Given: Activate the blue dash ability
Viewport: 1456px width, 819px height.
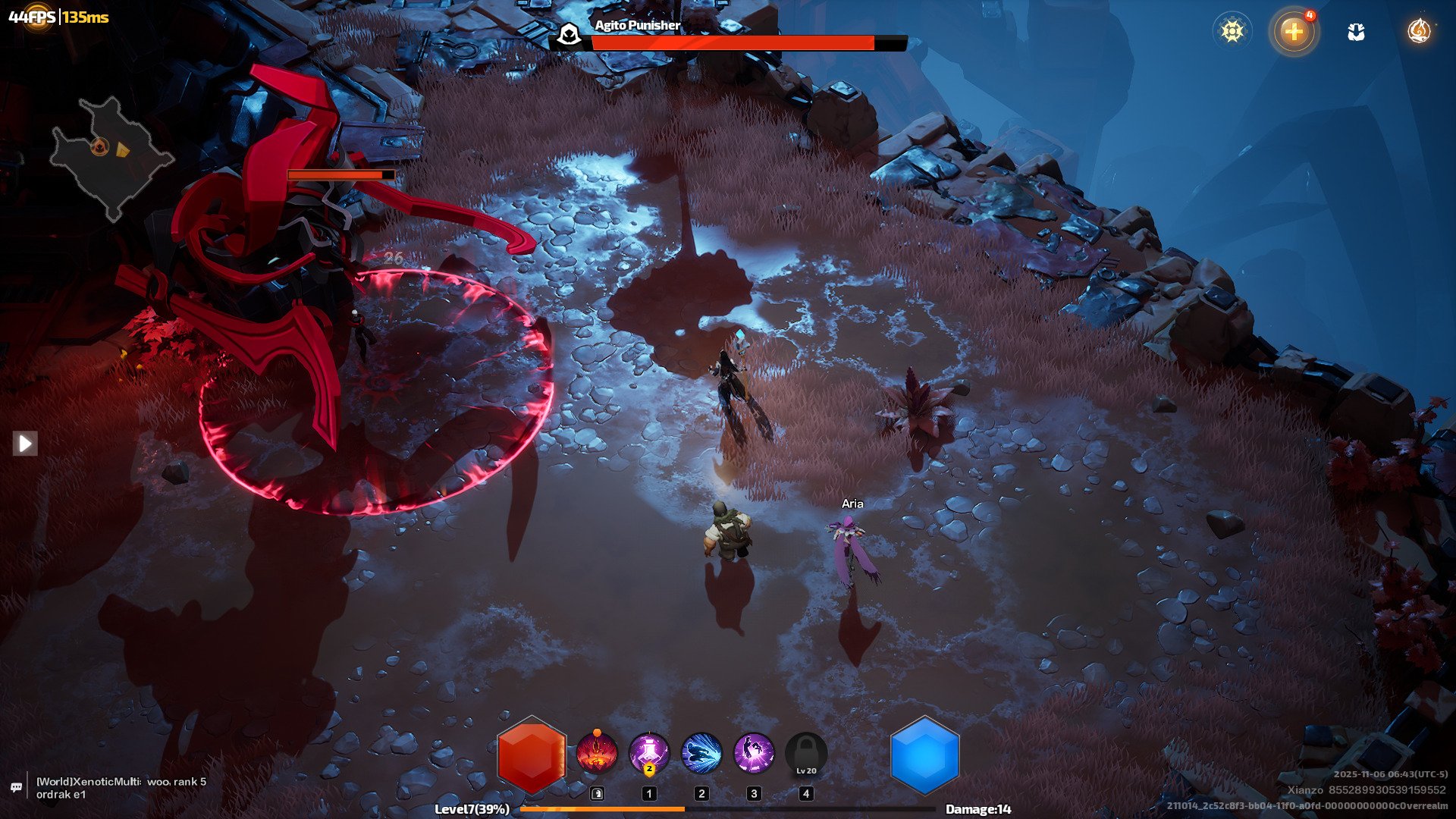Looking at the screenshot, I should (x=701, y=754).
